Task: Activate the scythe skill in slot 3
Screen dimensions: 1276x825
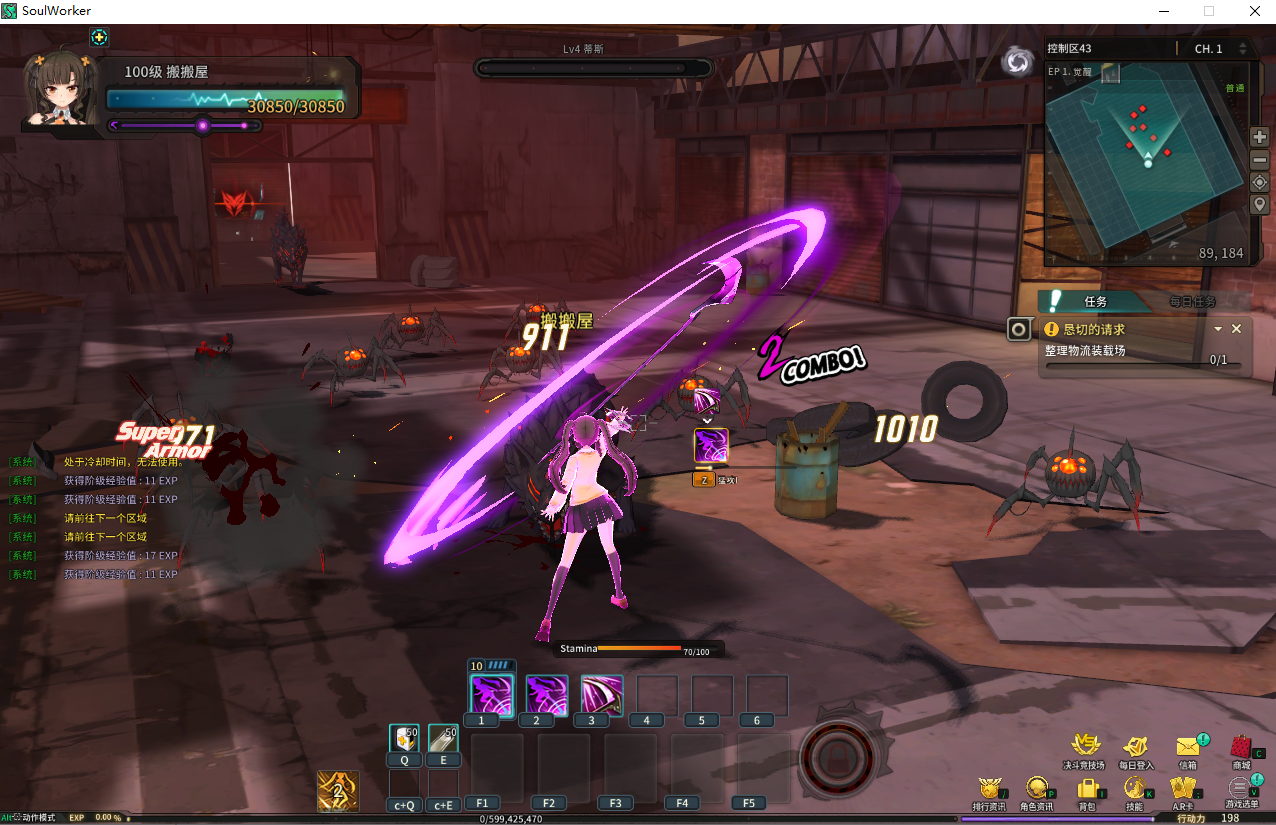Action: [602, 695]
